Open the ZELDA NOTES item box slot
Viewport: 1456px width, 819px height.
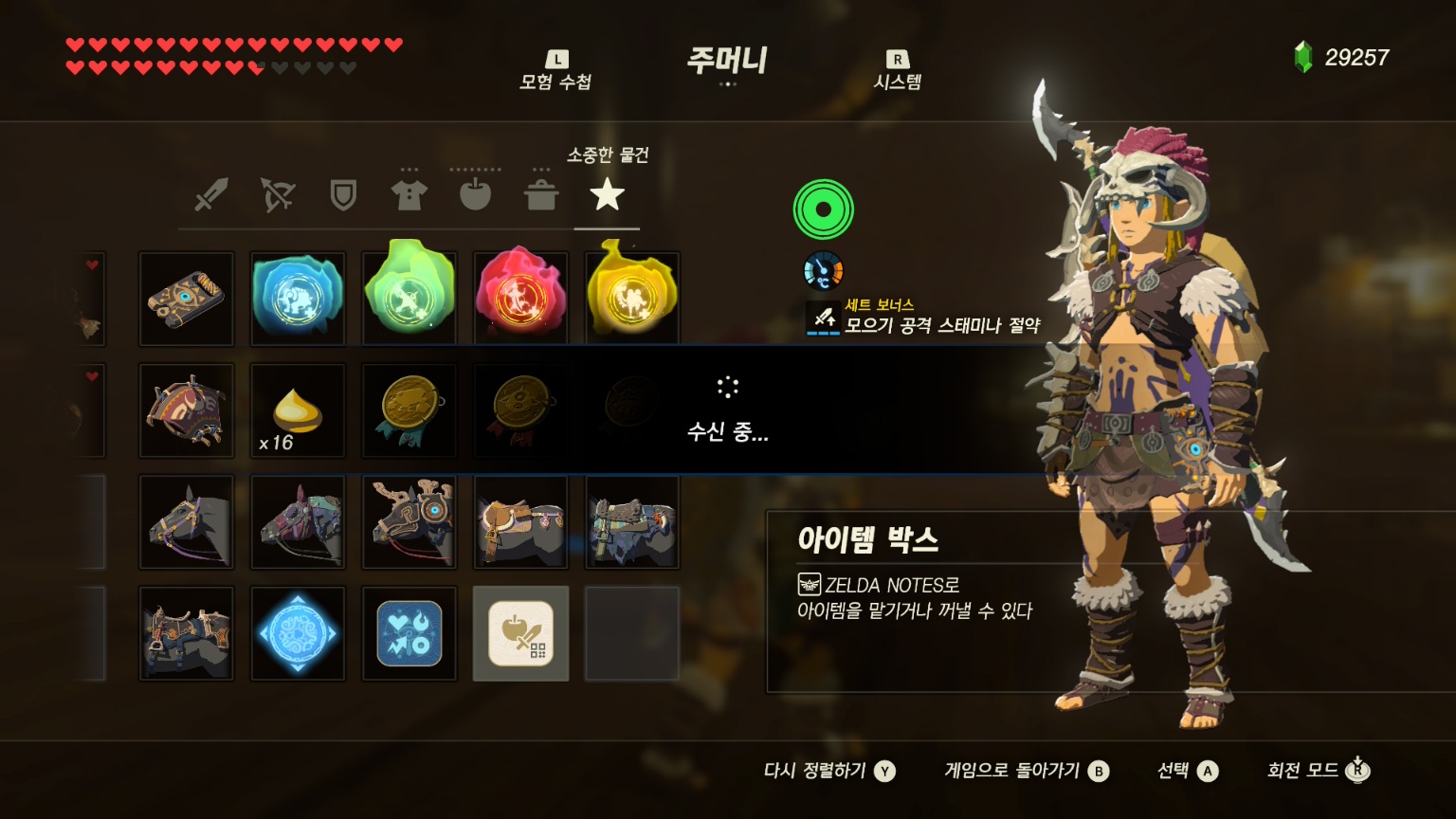520,633
